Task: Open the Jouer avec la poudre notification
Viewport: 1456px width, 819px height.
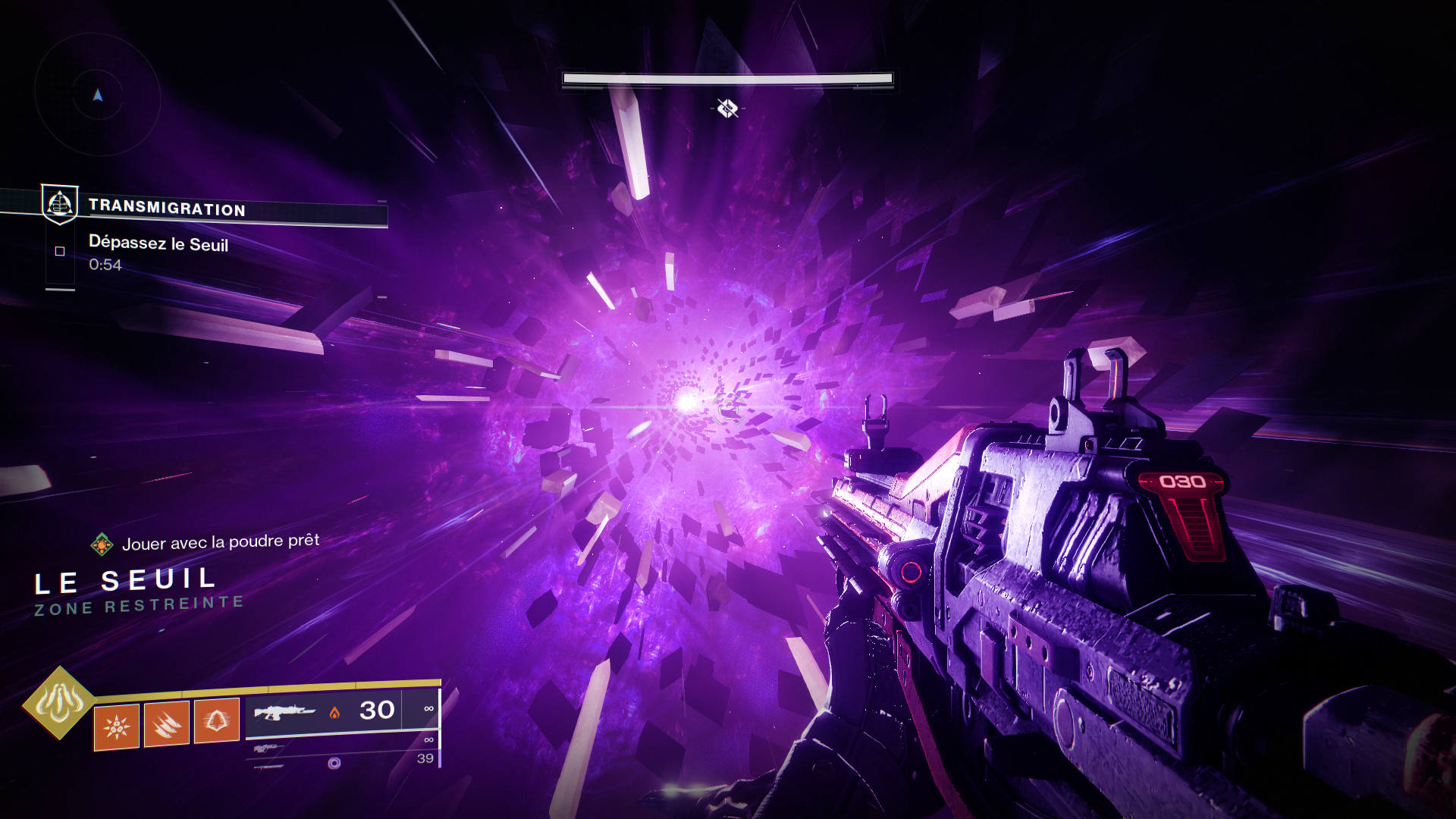Action: [220, 542]
